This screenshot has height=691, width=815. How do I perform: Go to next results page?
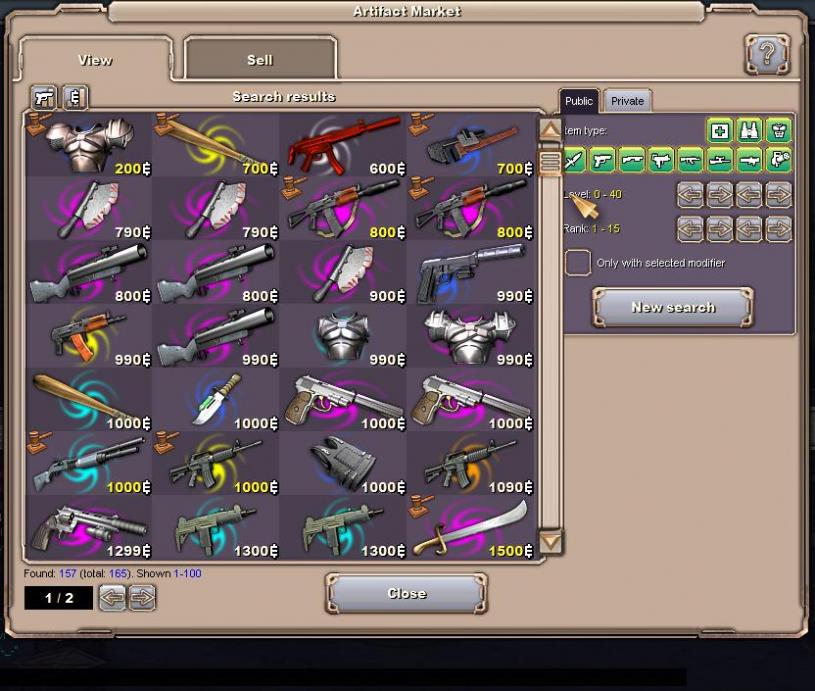click(142, 598)
